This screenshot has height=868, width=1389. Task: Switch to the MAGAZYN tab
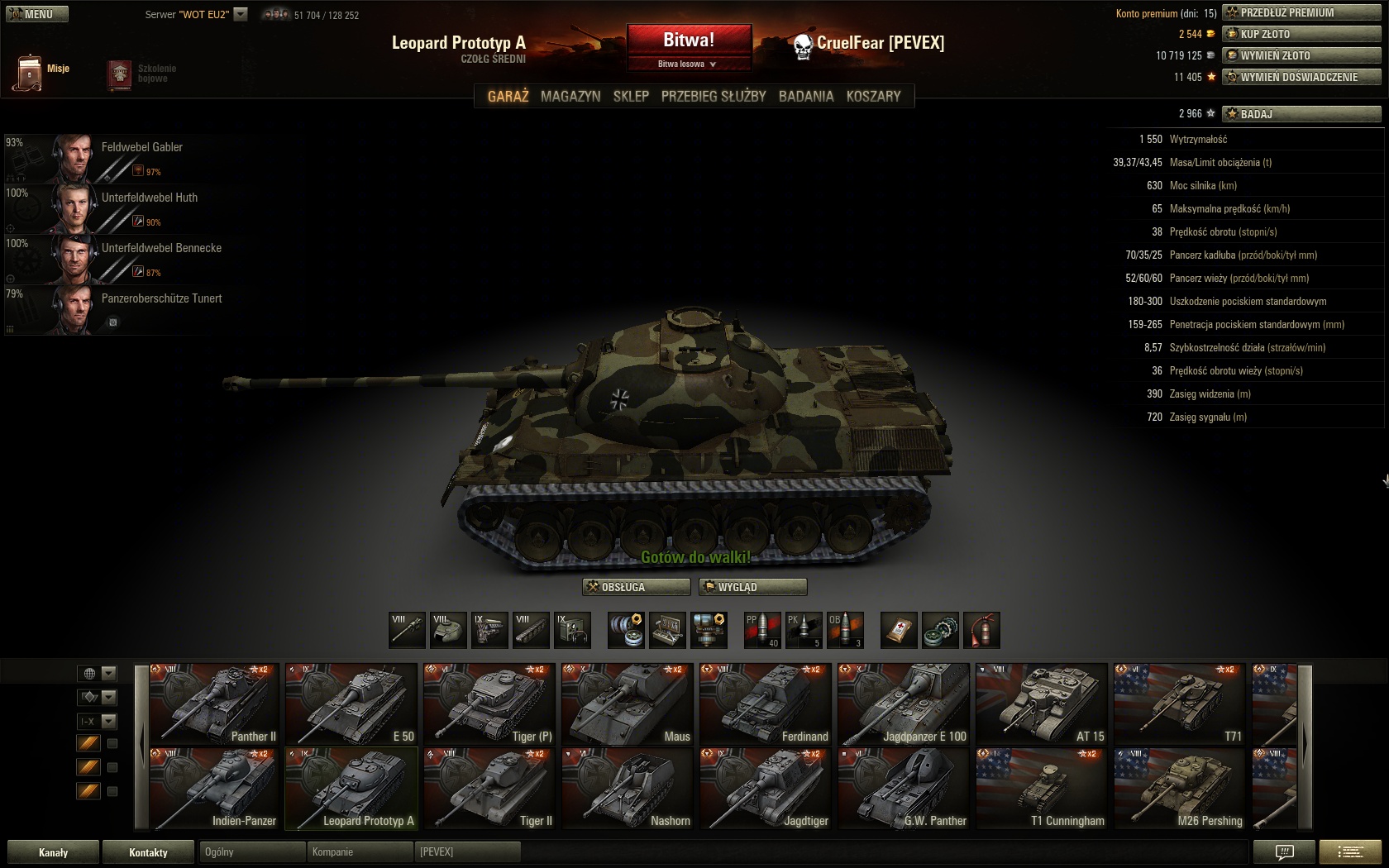pos(570,97)
